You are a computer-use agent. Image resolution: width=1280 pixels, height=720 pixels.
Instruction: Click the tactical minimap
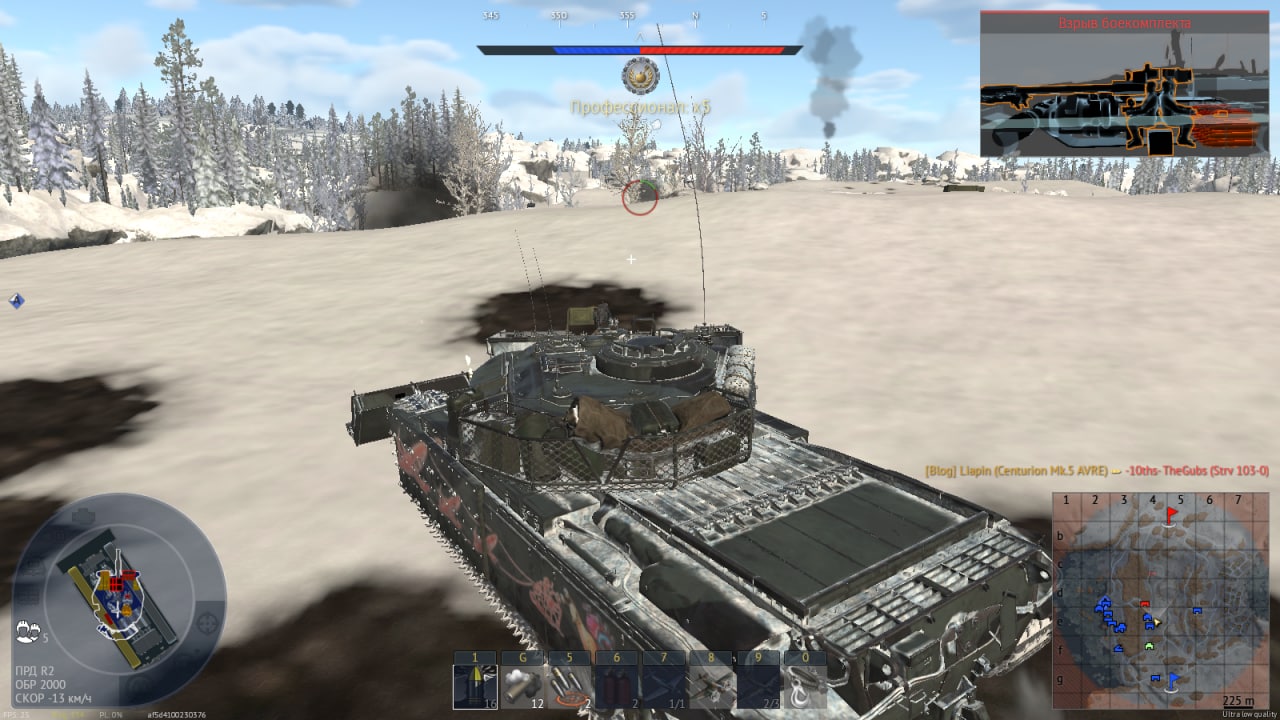(1158, 600)
